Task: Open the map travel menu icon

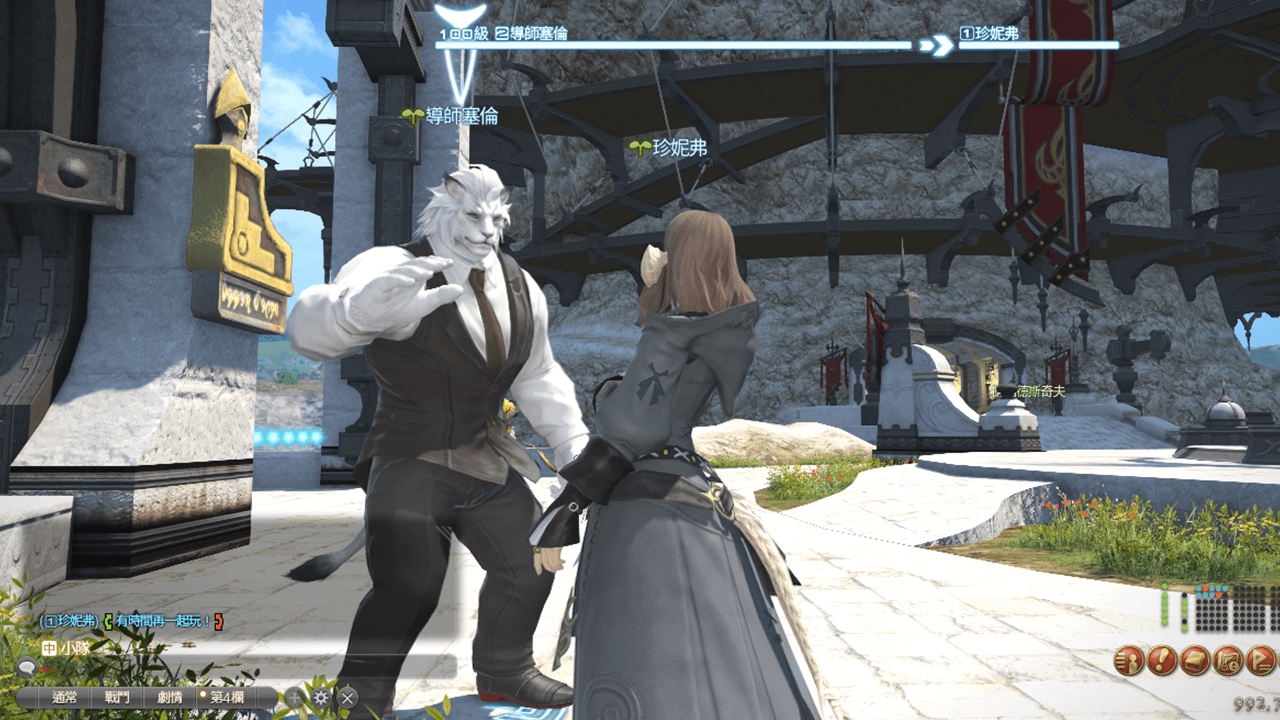Action: [1228, 661]
